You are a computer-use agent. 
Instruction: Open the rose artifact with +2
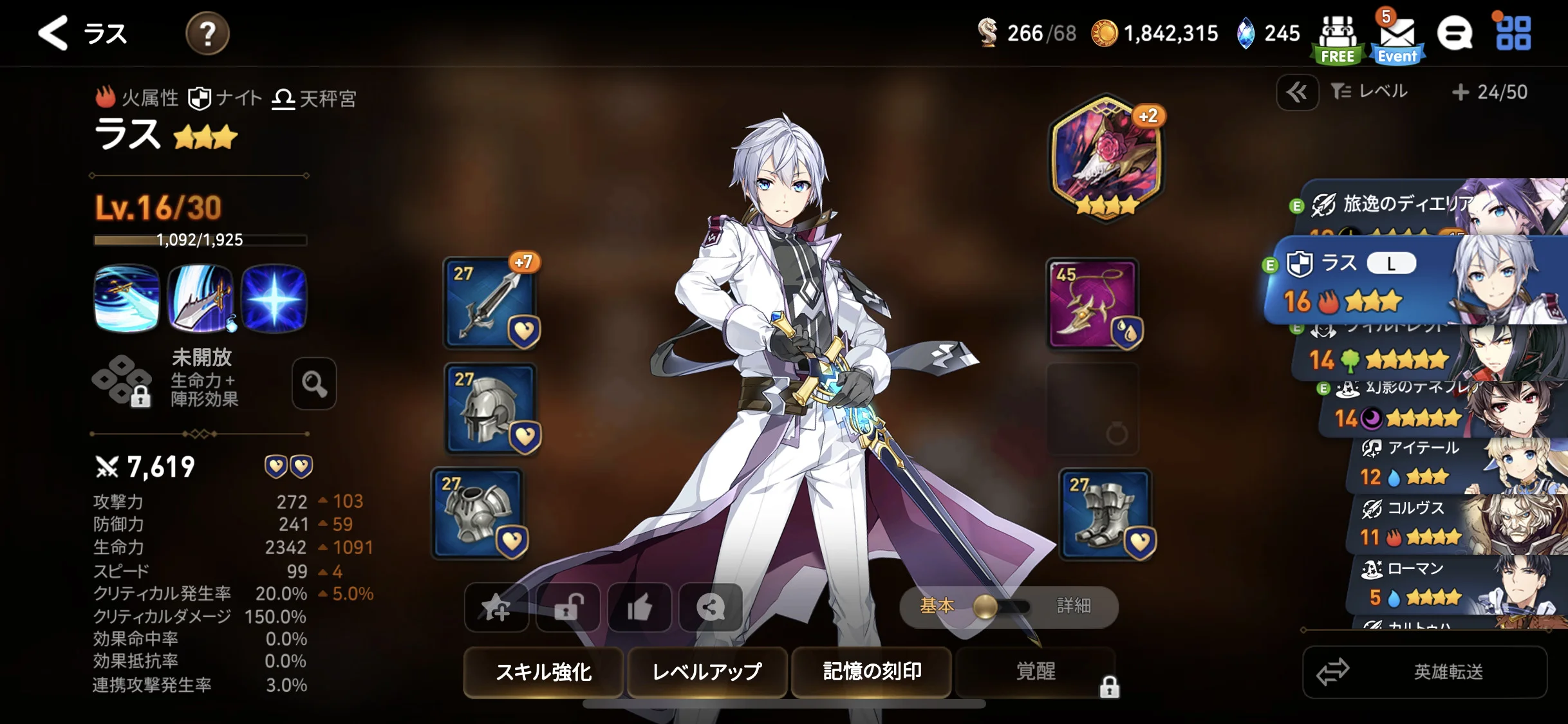point(1106,156)
